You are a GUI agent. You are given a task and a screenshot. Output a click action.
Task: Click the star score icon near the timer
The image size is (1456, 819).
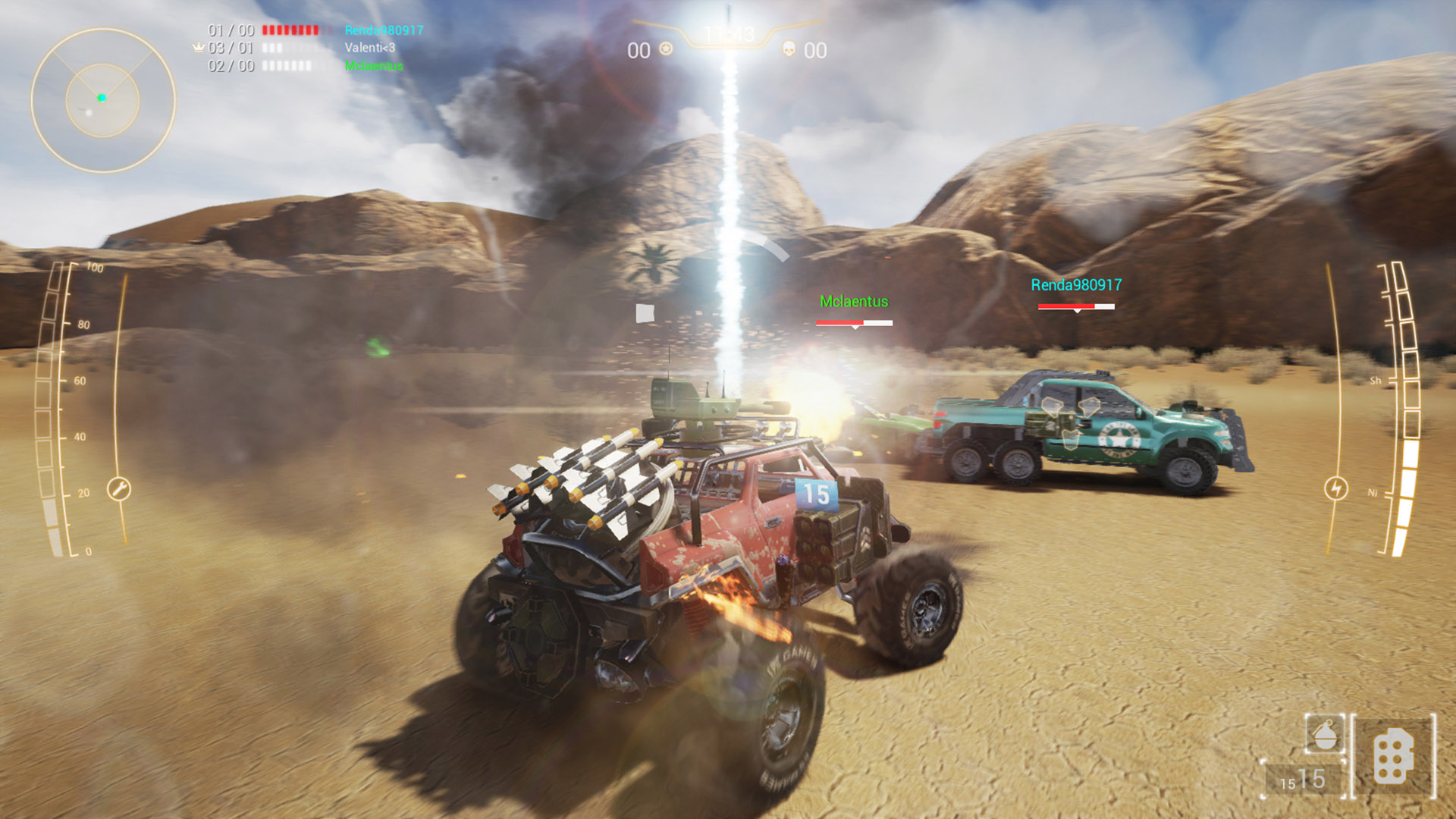pos(666,49)
